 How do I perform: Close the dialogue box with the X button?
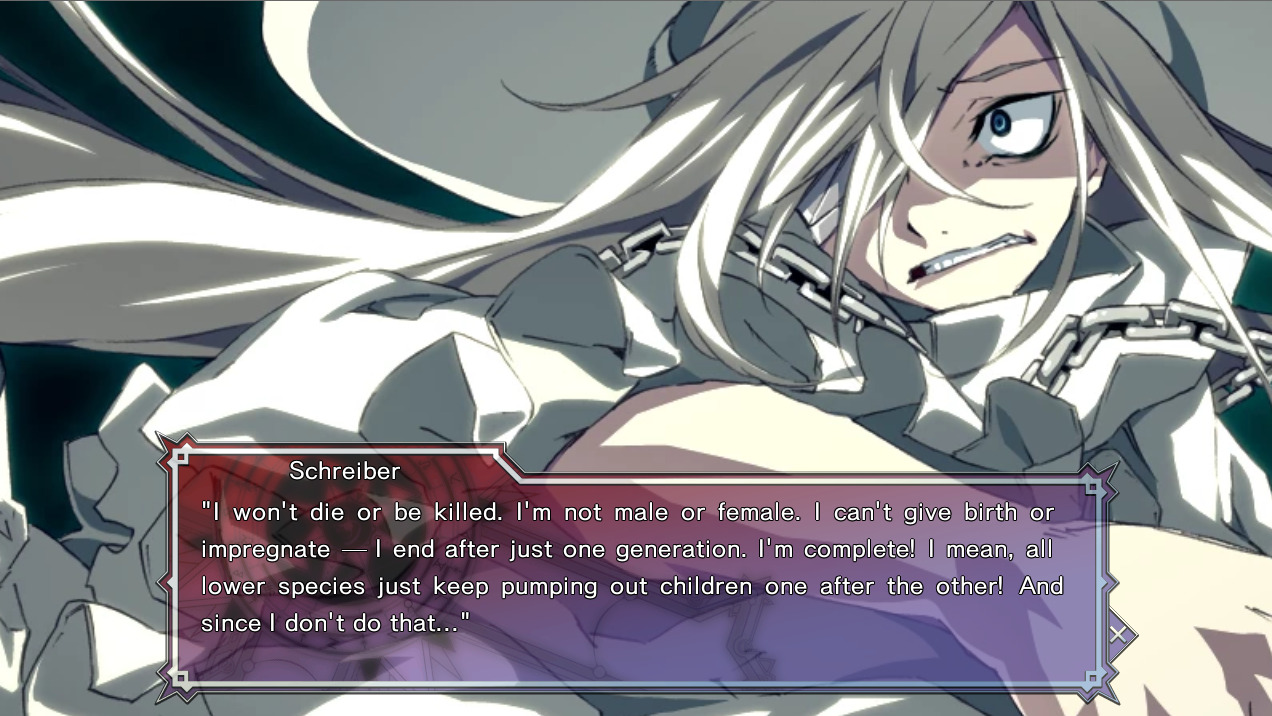click(x=1118, y=633)
